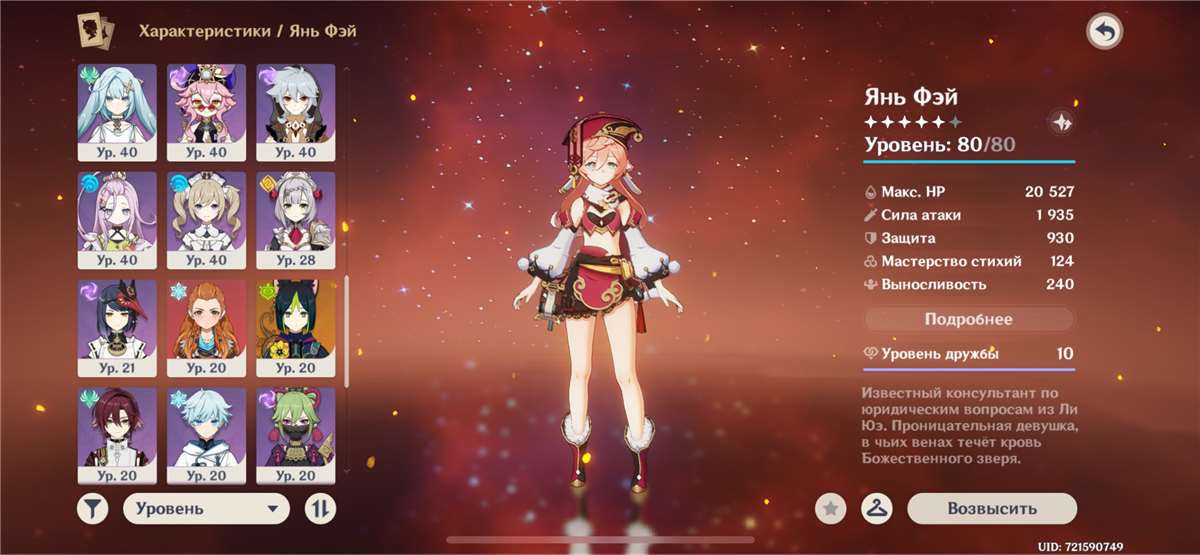Open the Уровень sort dropdown
Screen dimensions: 1200x555
tap(206, 508)
